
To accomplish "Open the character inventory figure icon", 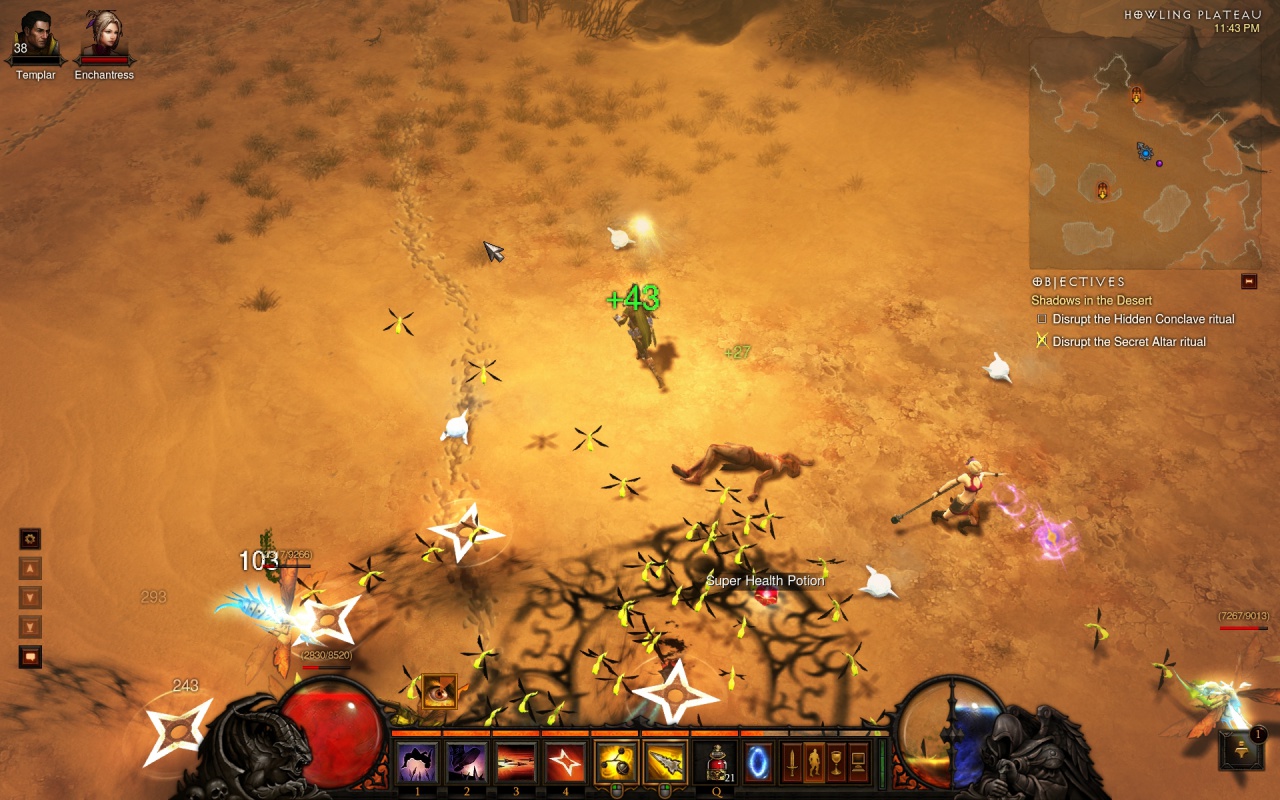I will tap(814, 763).
